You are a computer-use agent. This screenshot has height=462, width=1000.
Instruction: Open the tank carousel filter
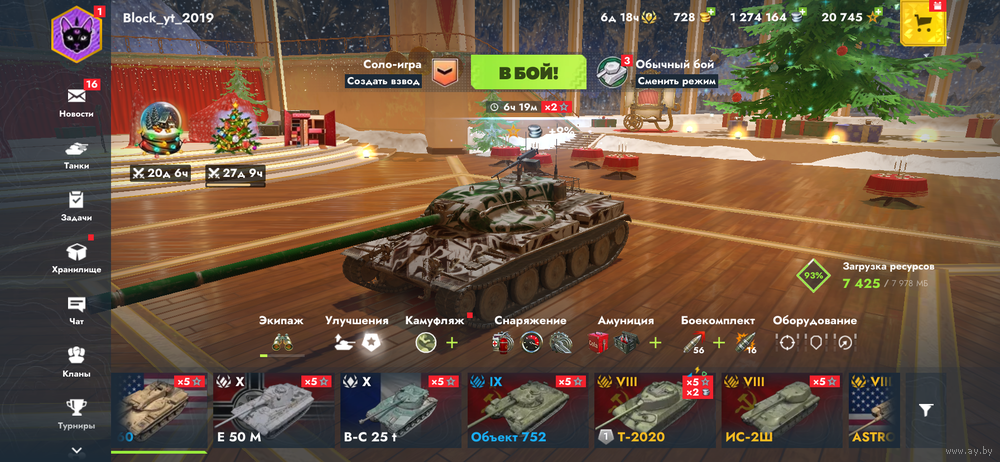(x=927, y=410)
